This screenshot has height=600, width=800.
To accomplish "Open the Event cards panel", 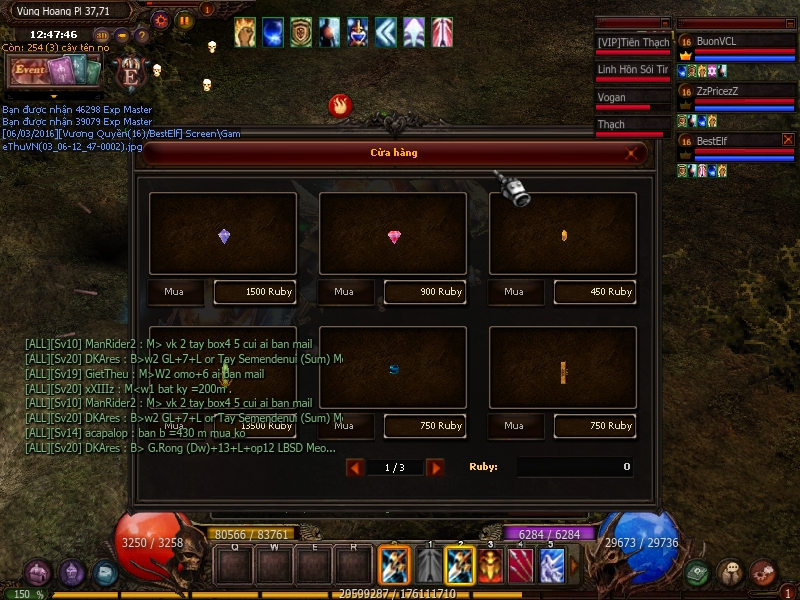I will pyautogui.click(x=54, y=71).
